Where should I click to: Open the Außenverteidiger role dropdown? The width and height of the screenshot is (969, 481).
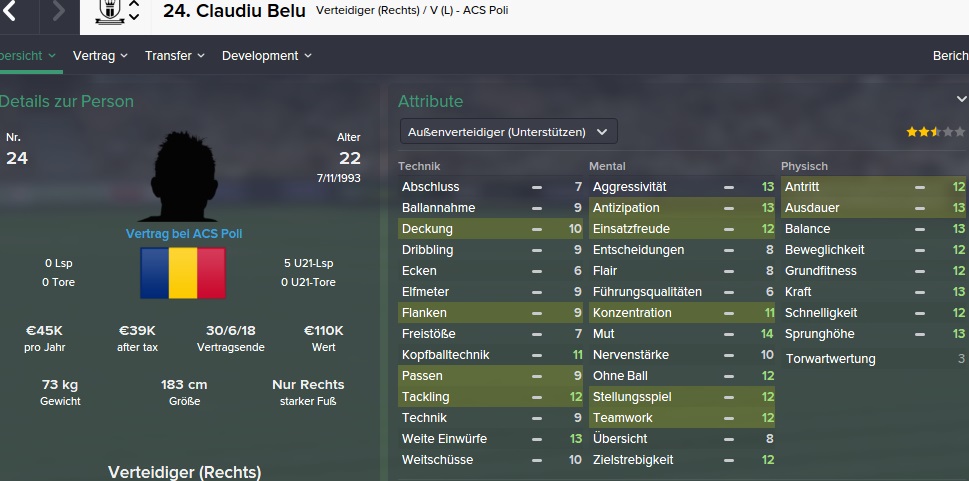[508, 131]
